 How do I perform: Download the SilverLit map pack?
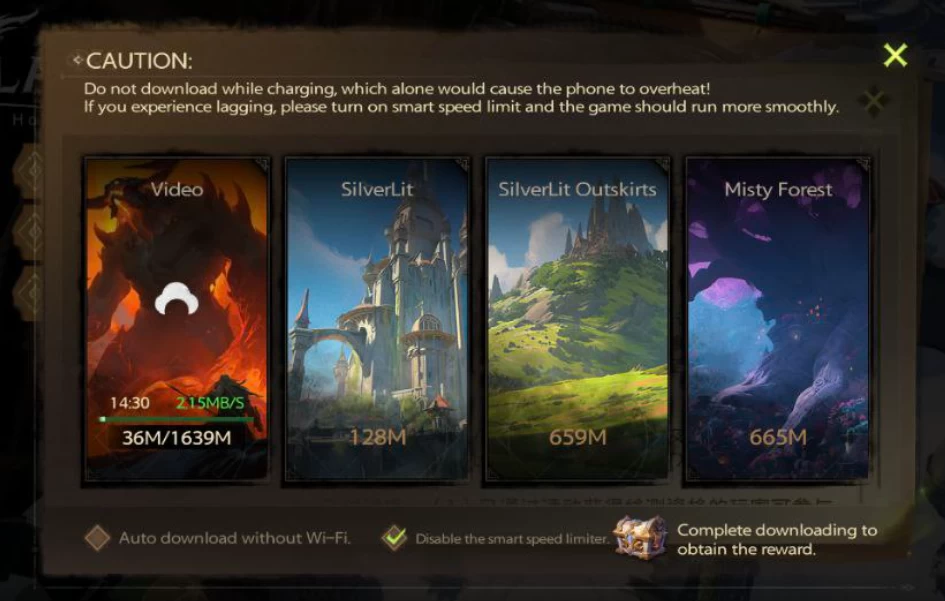point(377,319)
